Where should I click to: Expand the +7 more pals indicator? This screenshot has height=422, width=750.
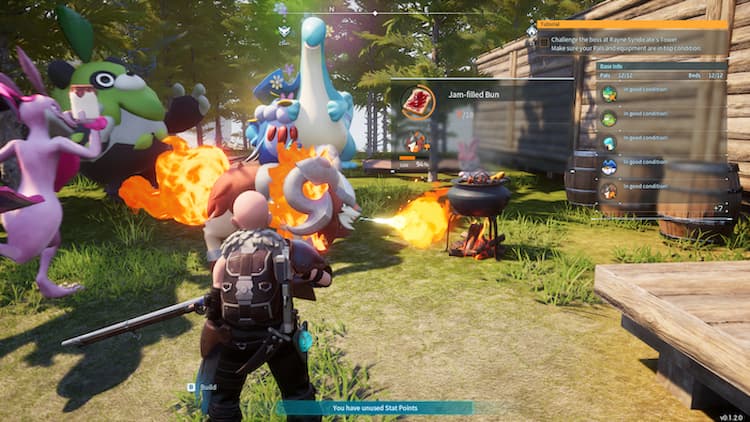point(718,207)
